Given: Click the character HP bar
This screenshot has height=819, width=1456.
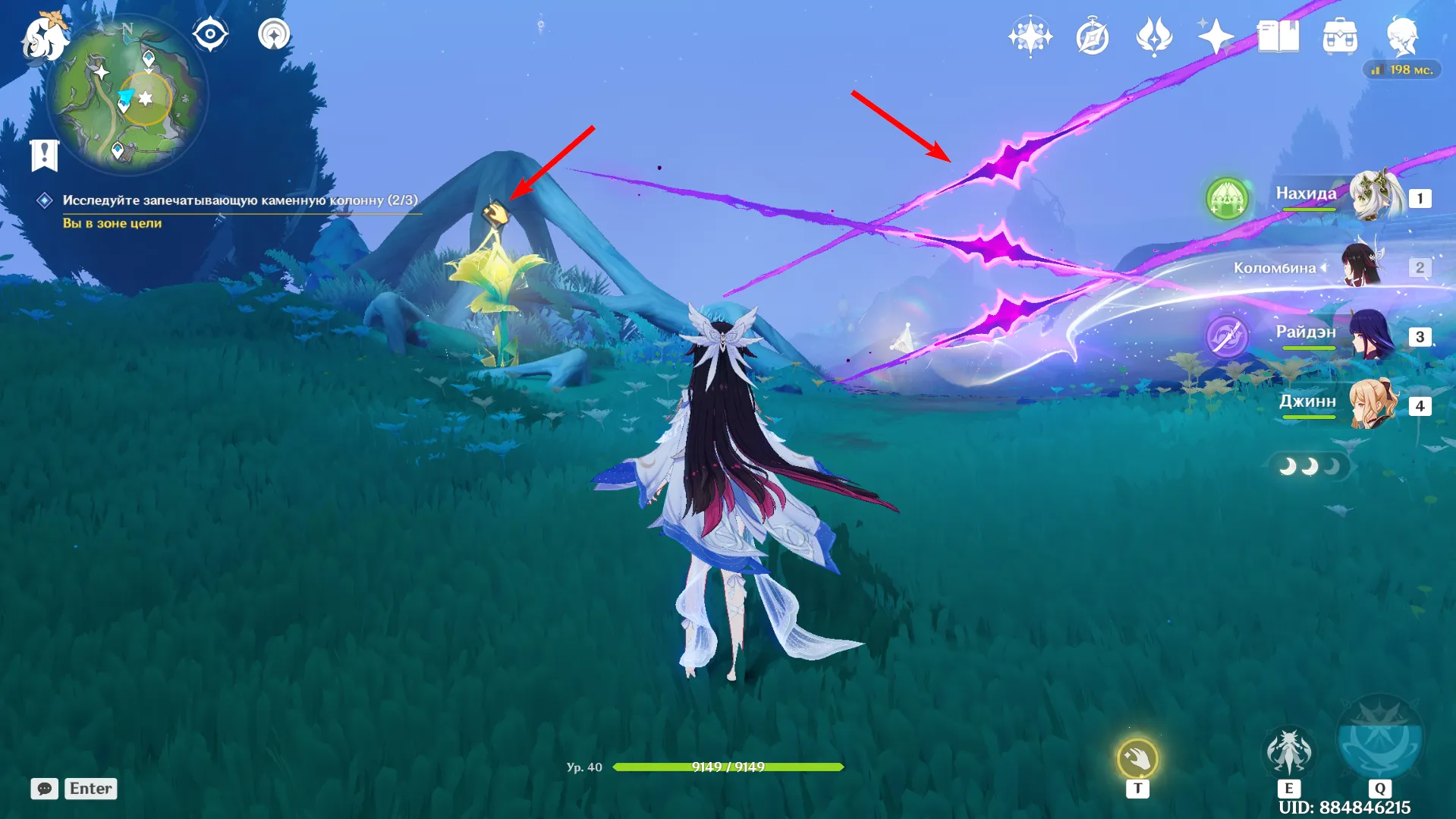Looking at the screenshot, I should (728, 767).
